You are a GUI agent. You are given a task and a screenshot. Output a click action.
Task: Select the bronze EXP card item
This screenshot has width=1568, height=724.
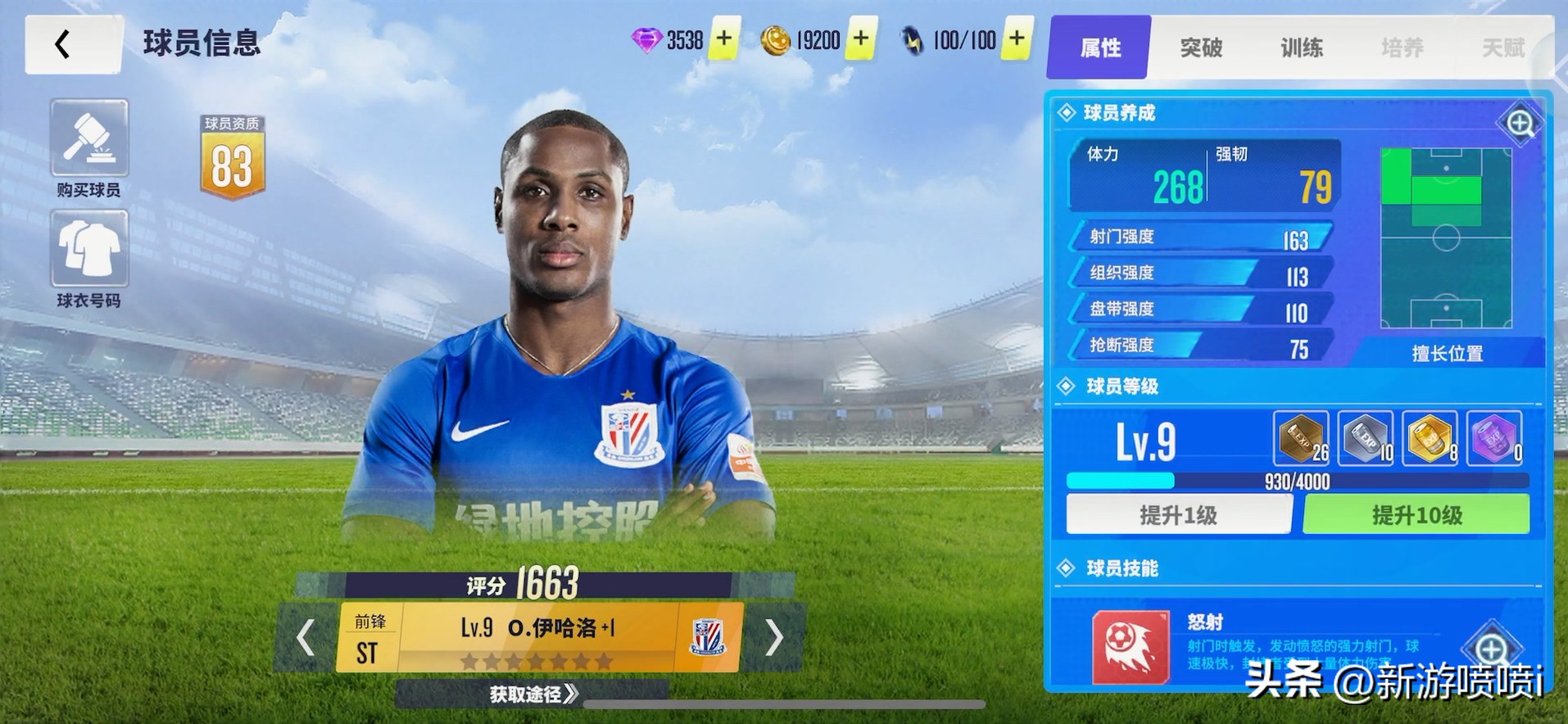coord(1301,438)
